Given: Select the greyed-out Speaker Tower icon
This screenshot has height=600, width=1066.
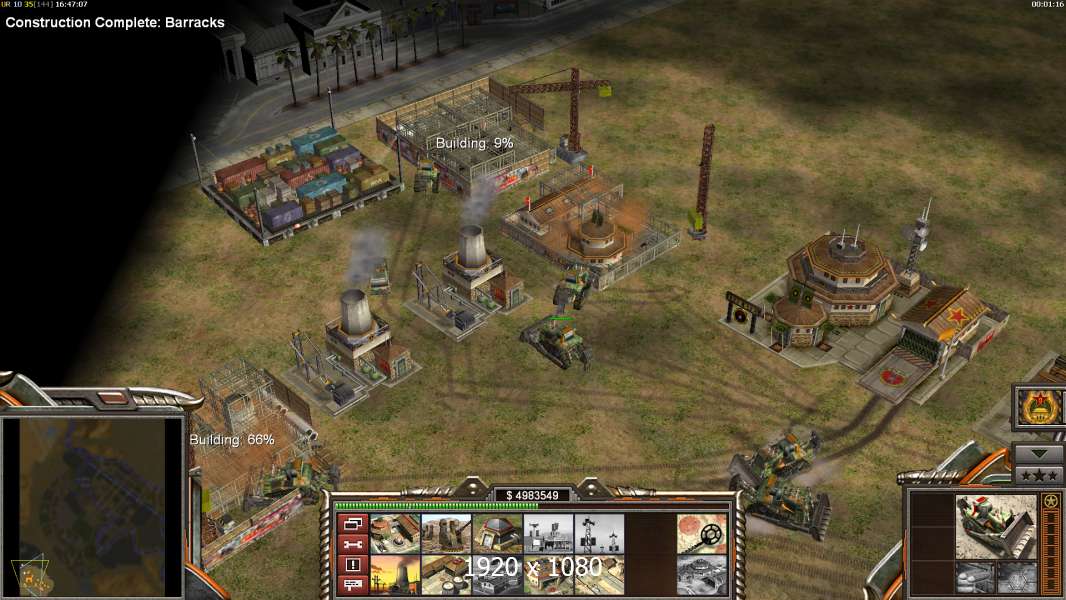Looking at the screenshot, I should tap(599, 533).
